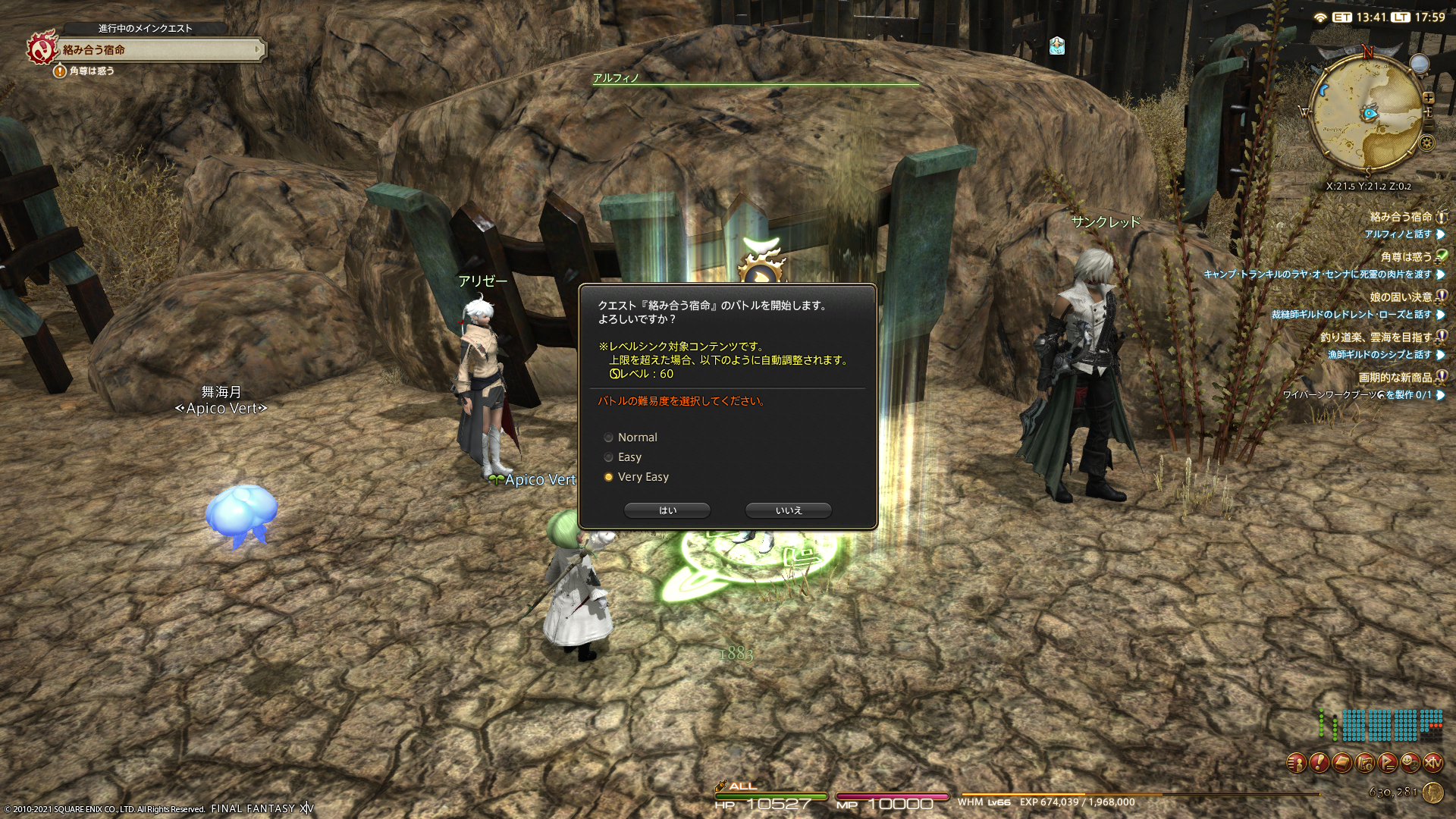Click the 角尊は惑う quest notice
Screen dimensions: 1456x819
coord(91,71)
